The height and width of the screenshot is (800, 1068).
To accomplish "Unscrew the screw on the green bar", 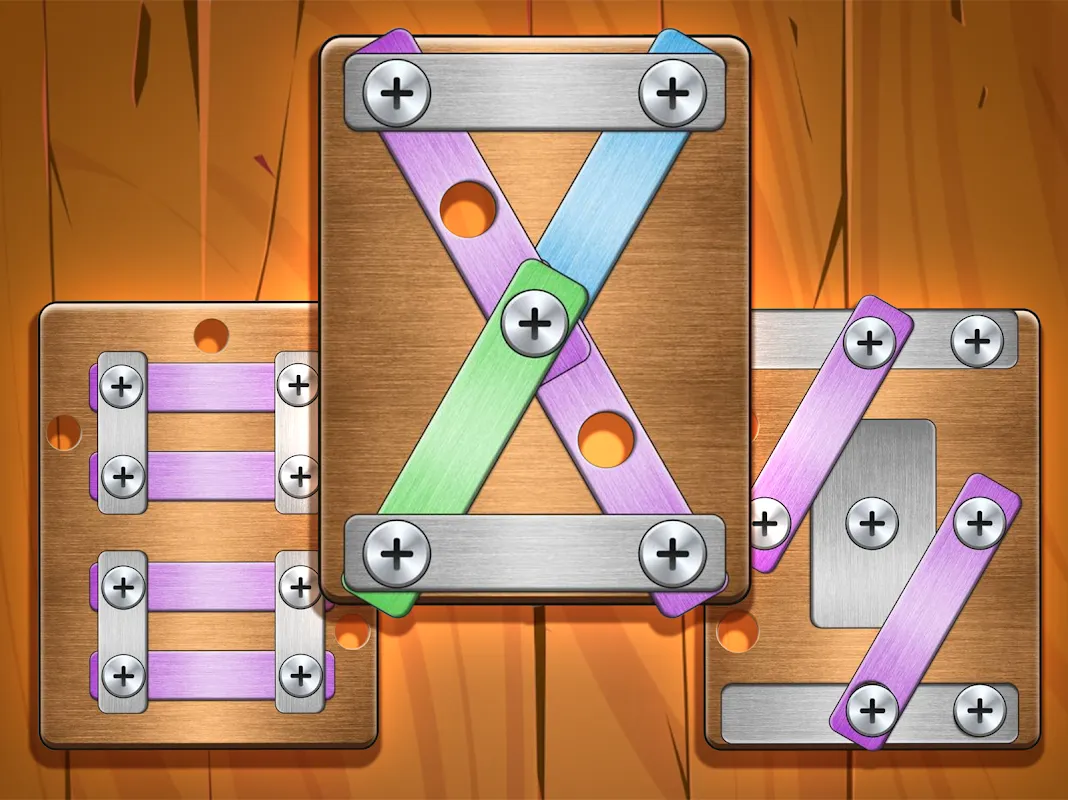I will coord(535,322).
